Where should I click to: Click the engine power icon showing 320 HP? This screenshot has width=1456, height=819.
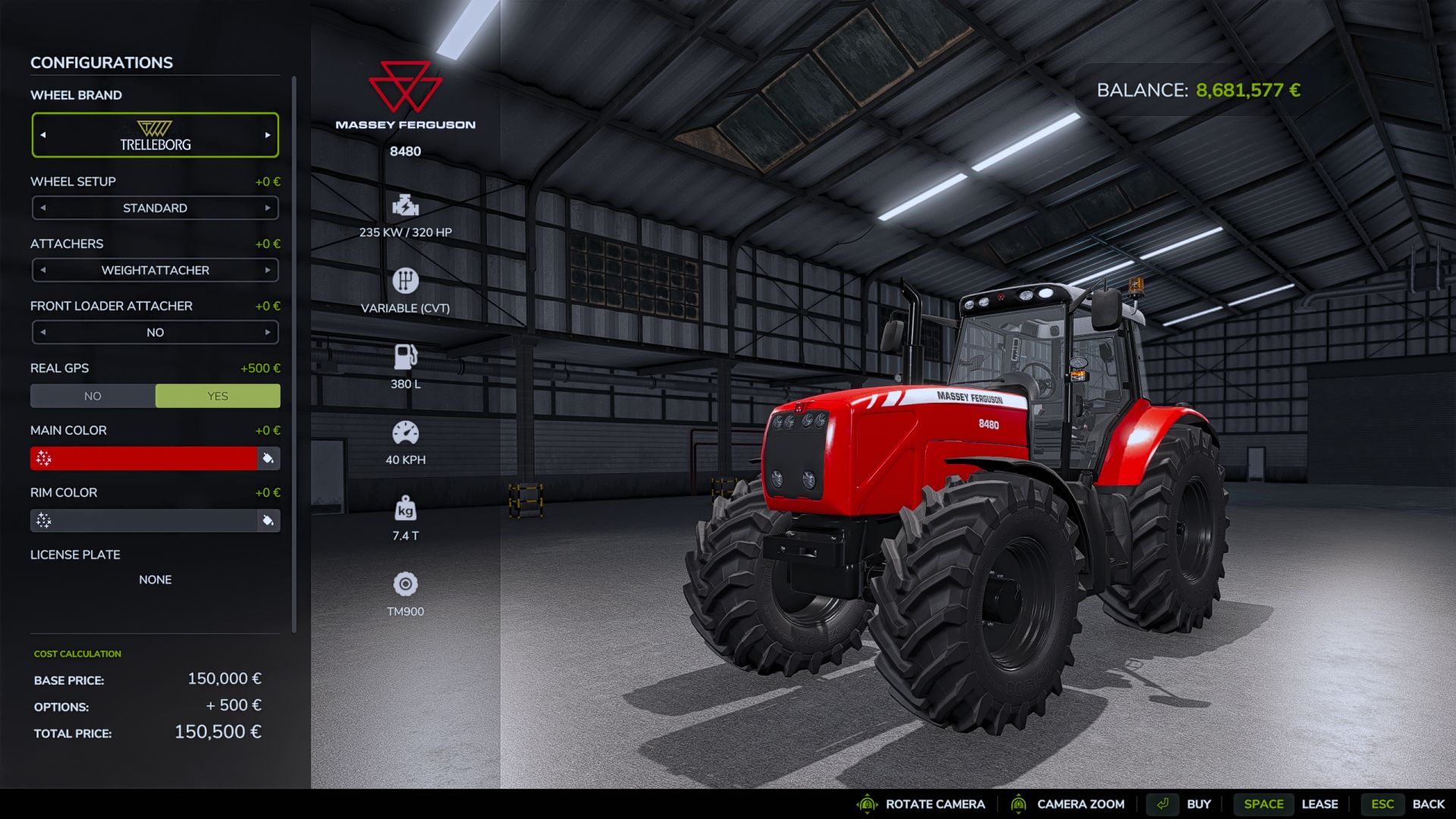pos(406,205)
